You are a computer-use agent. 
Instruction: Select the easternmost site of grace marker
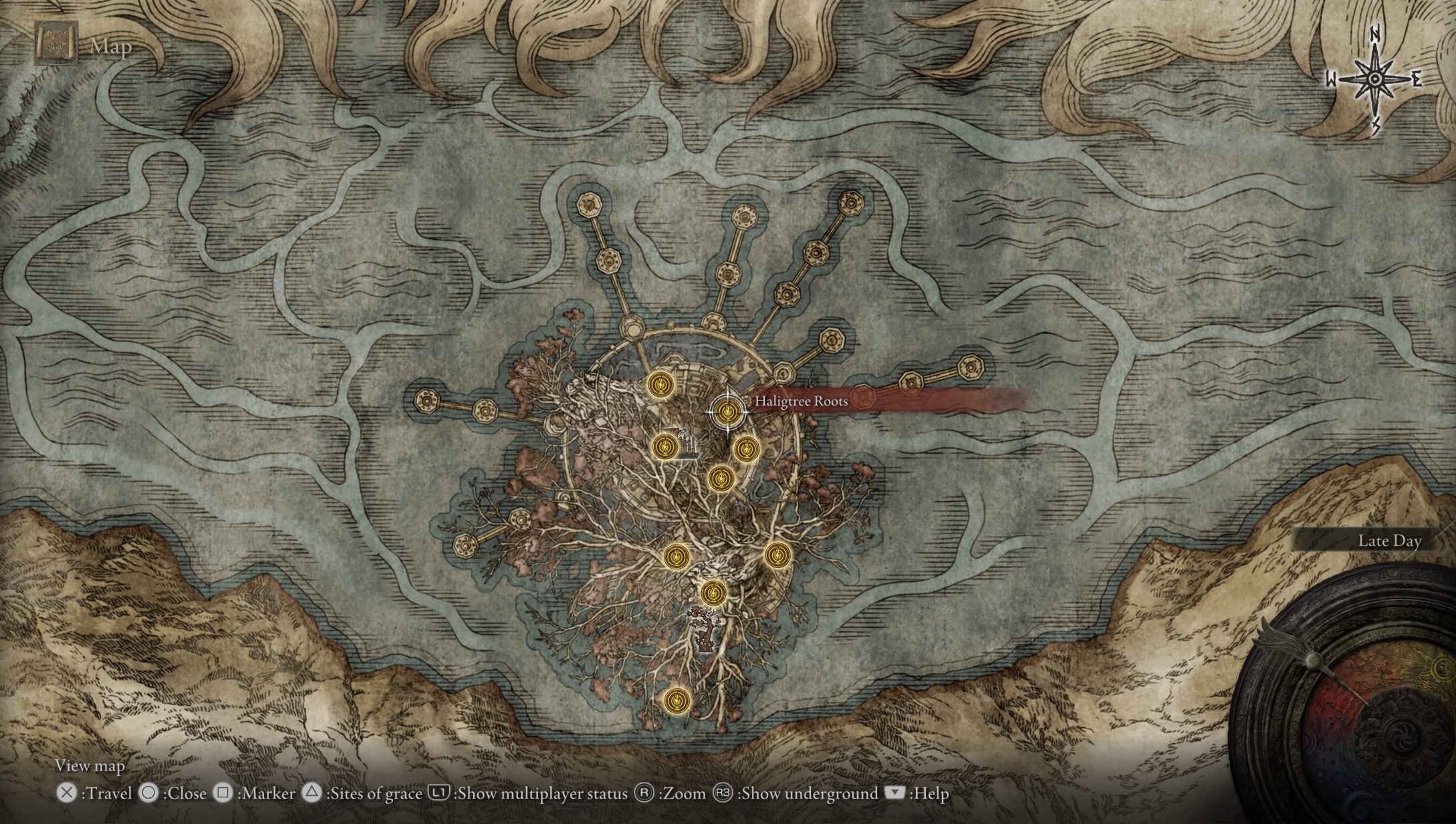[777, 554]
